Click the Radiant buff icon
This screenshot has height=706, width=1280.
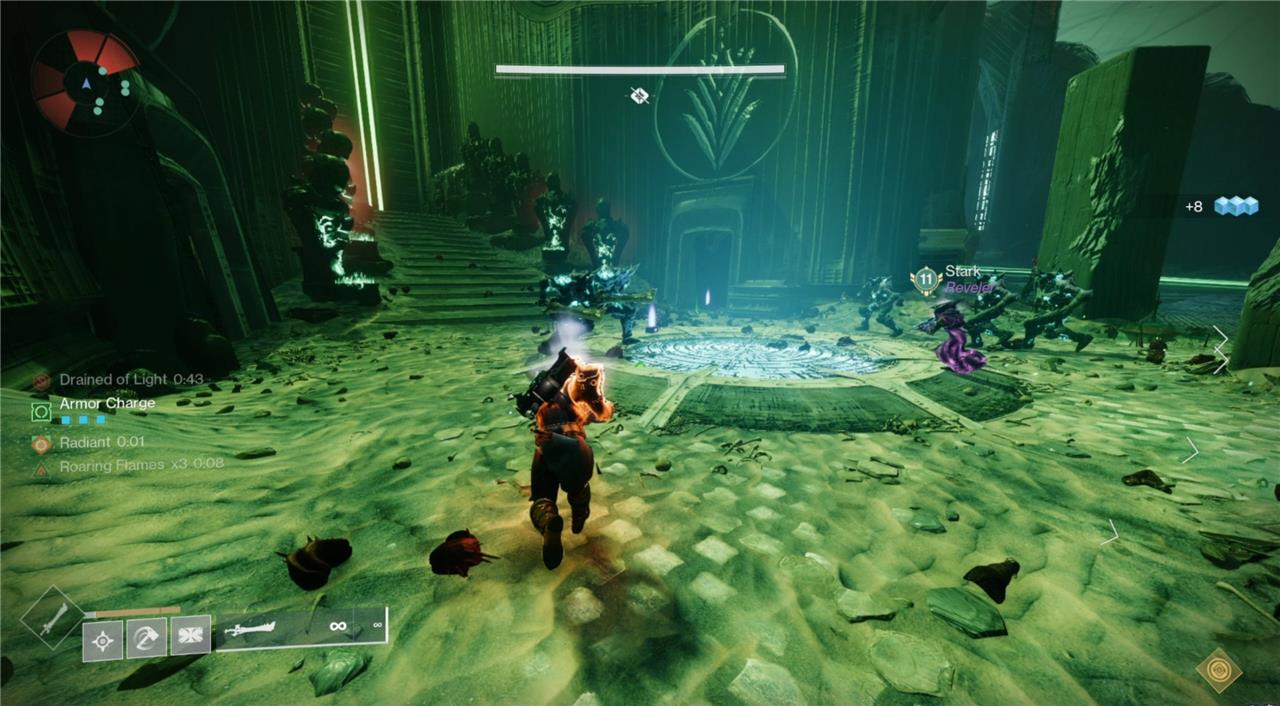(41, 442)
